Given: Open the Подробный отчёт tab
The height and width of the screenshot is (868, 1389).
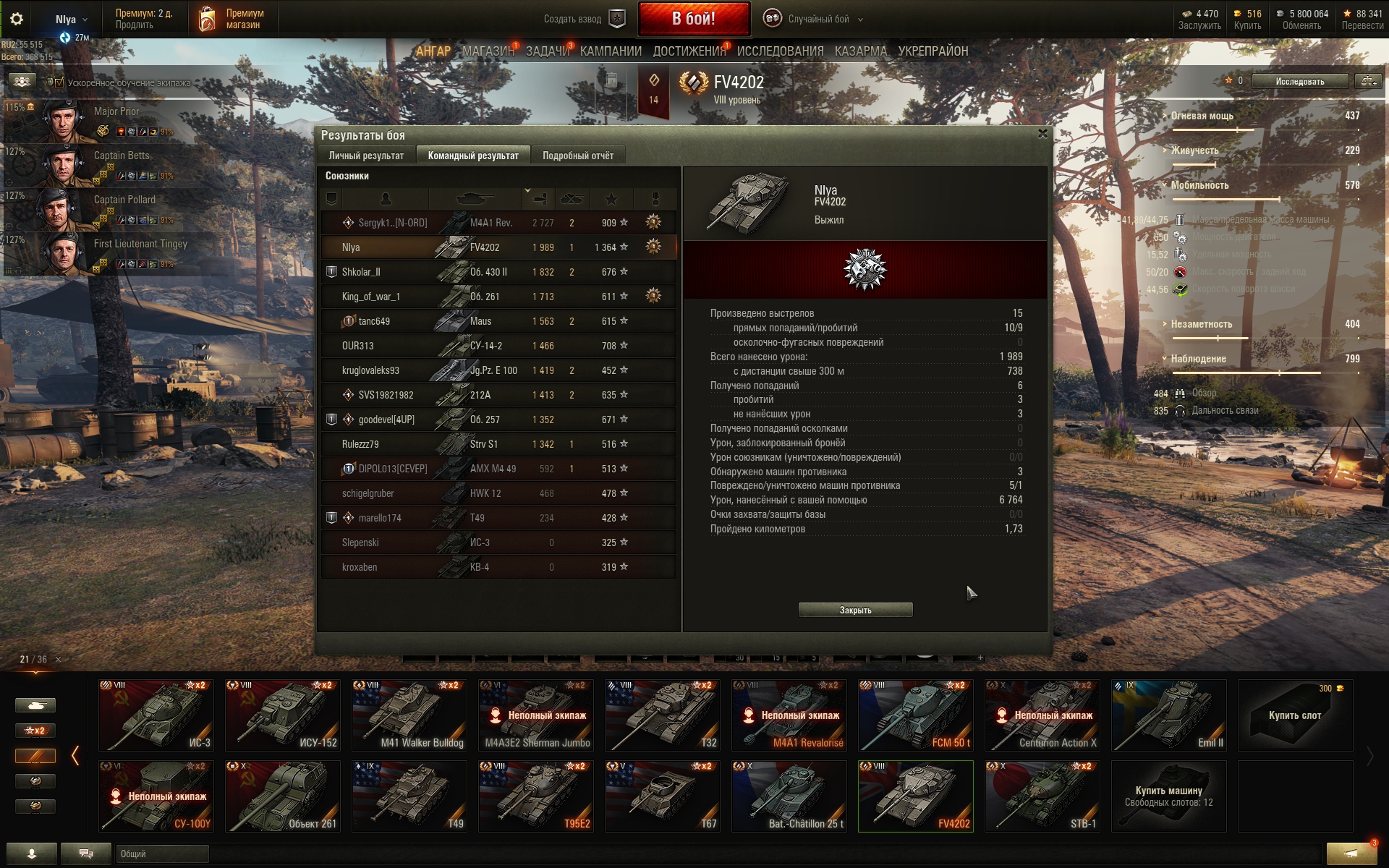Looking at the screenshot, I should 577,156.
